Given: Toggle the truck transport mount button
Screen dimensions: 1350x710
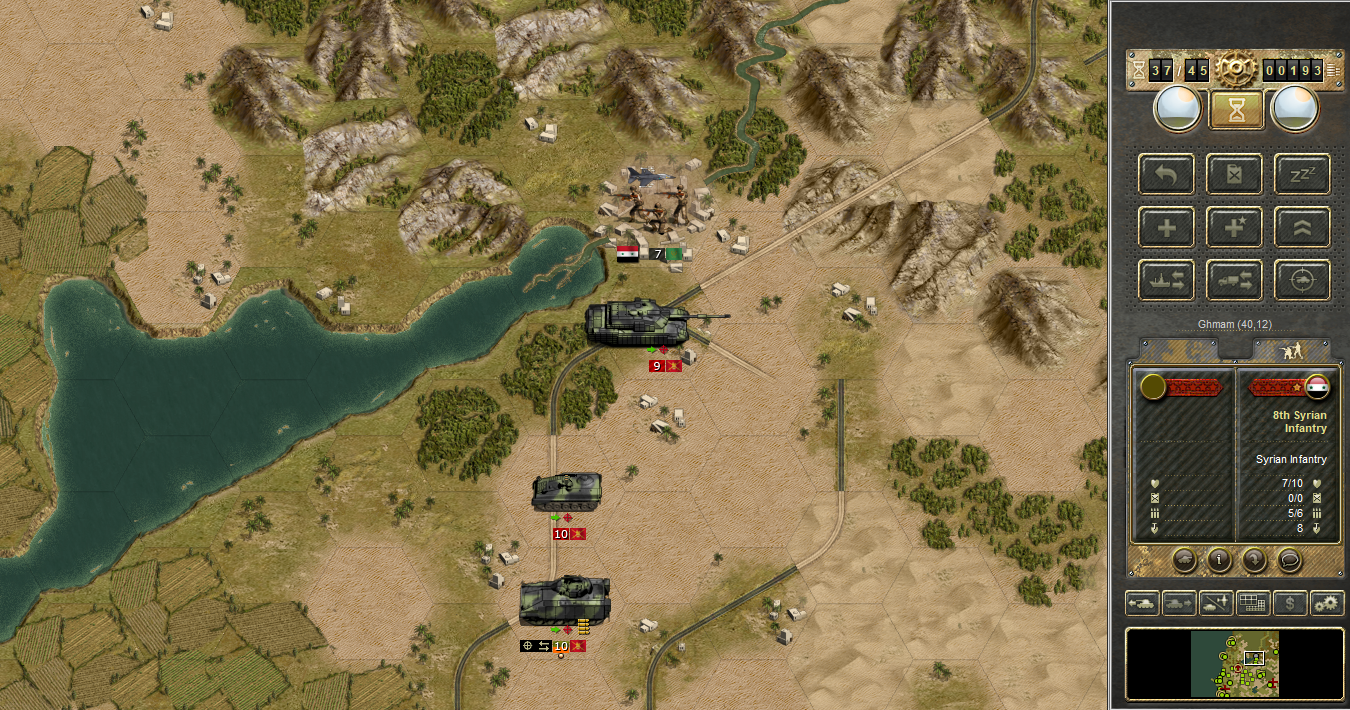Looking at the screenshot, I should click(x=1234, y=280).
